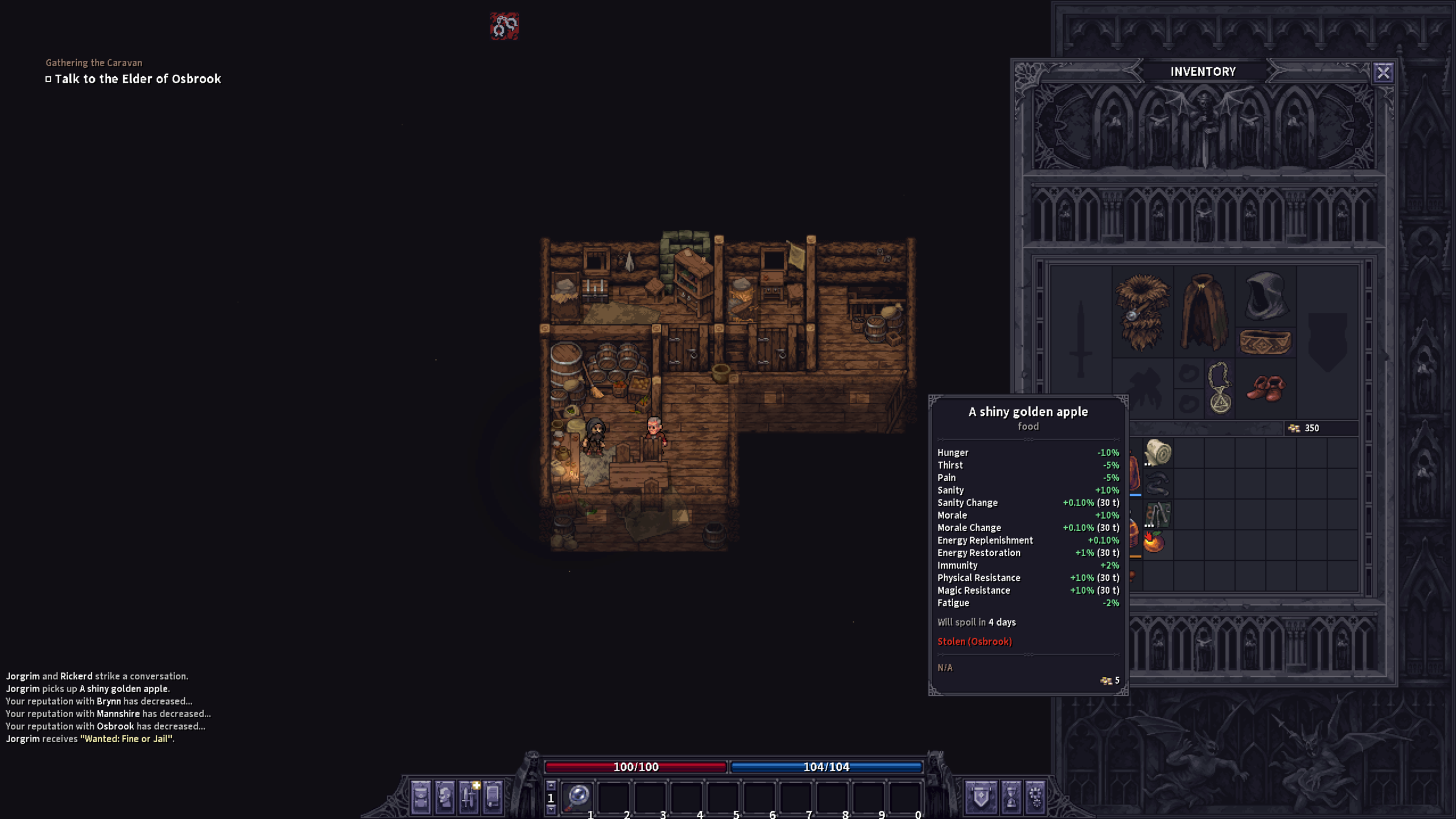The image size is (1456, 819).
Task: Click the shield banner button
Action: 981,796
